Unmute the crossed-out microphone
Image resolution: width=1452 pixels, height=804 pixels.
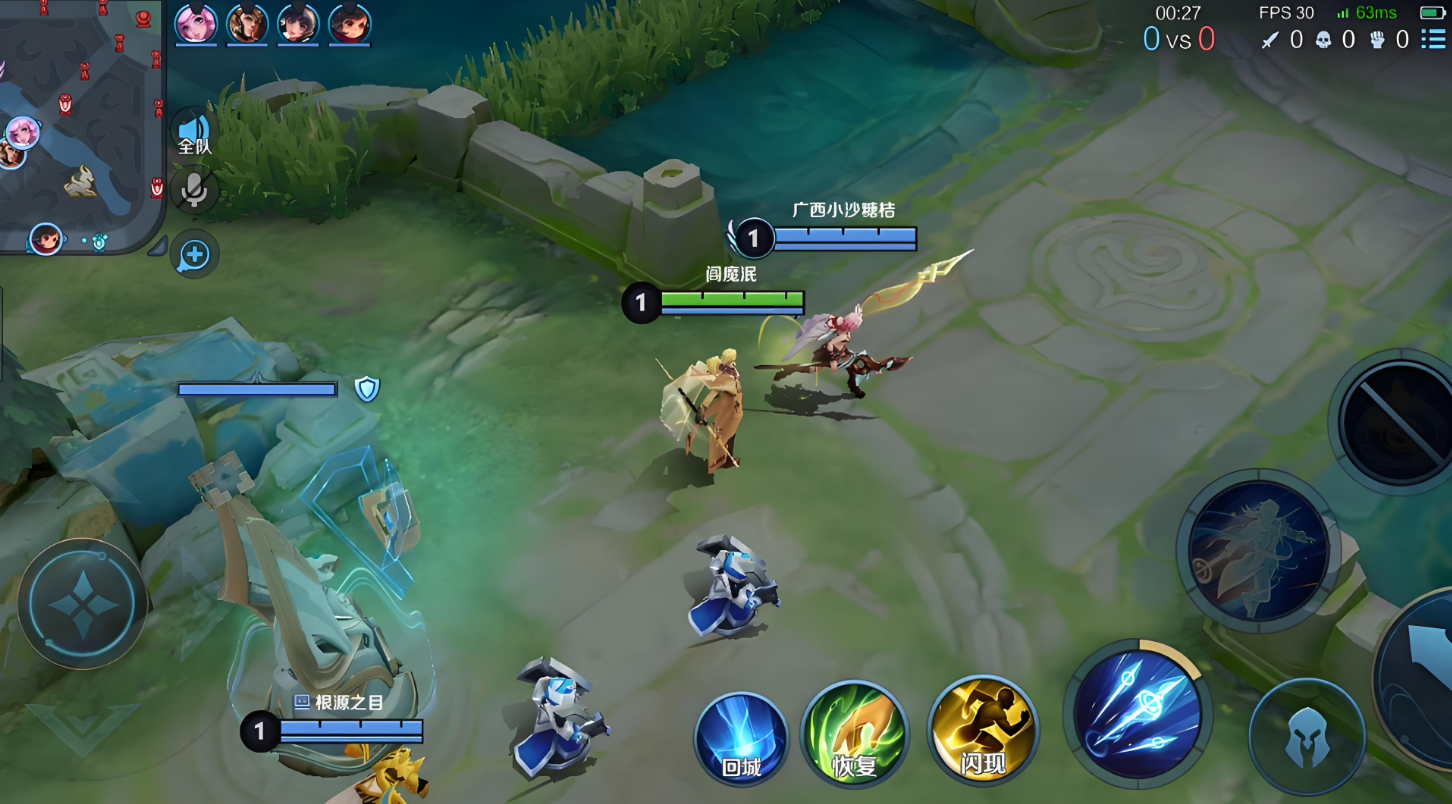(194, 190)
